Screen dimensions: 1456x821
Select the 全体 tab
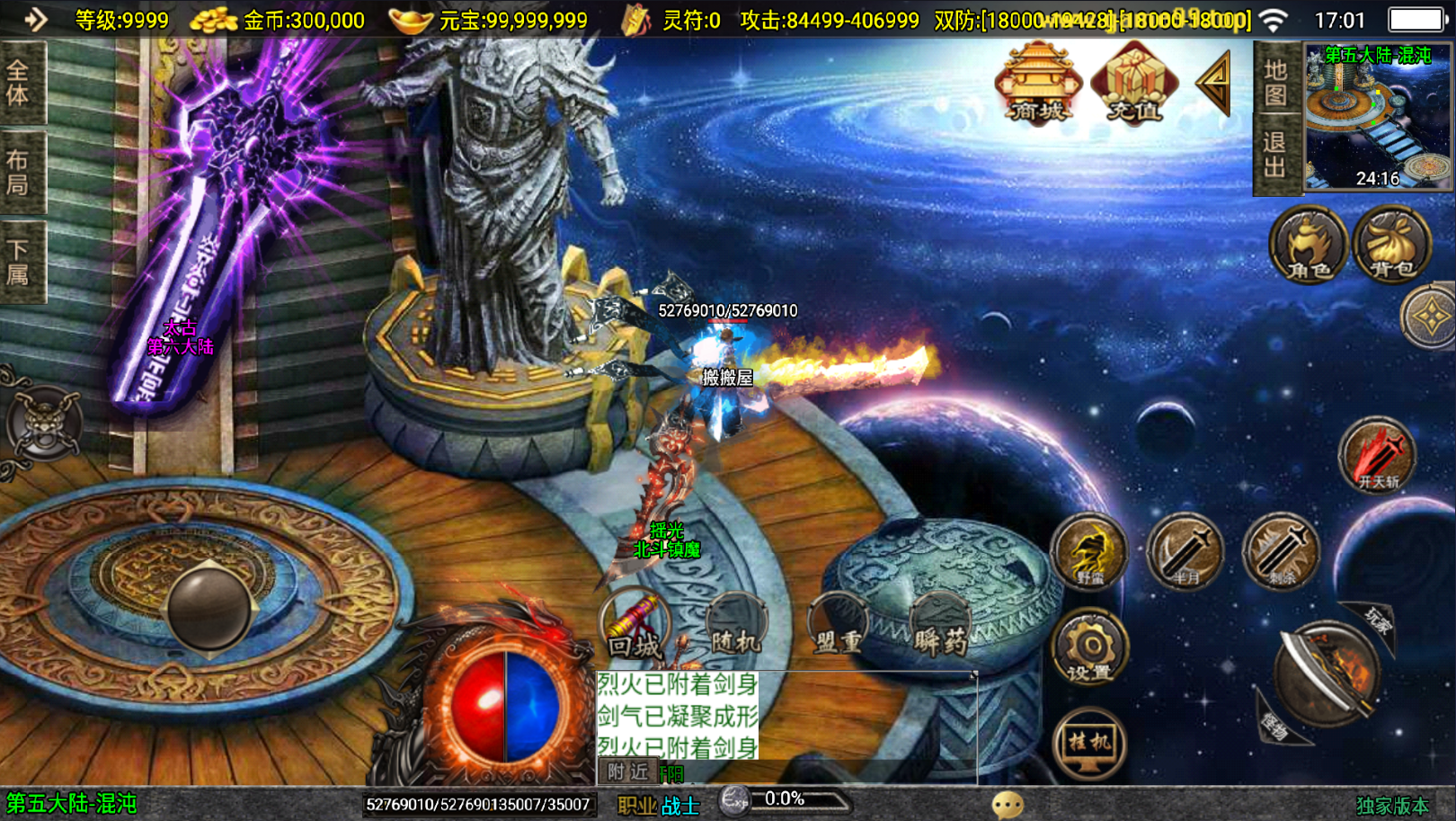coord(19,83)
